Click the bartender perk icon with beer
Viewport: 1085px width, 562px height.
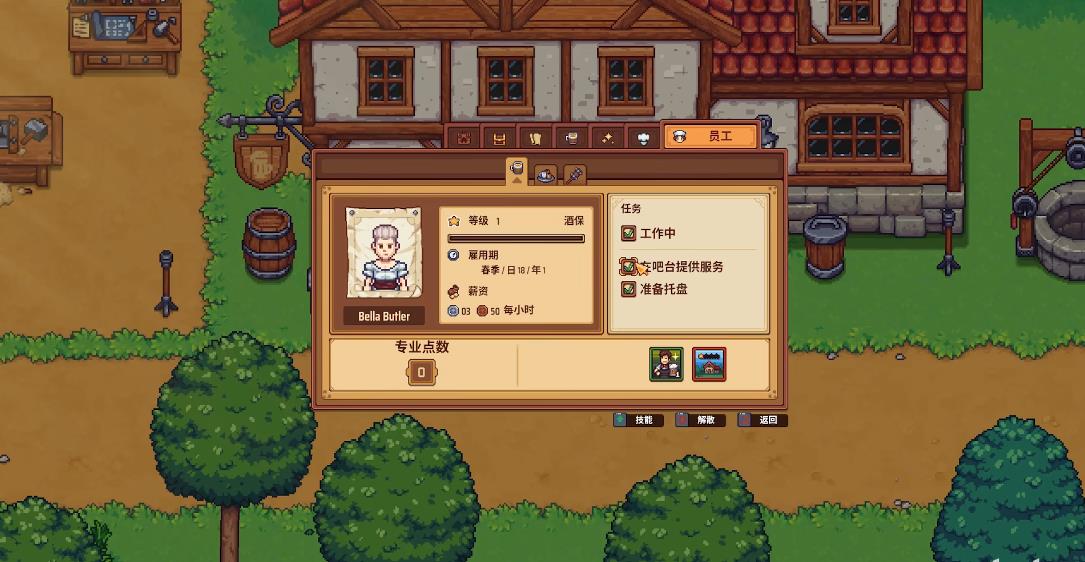point(666,365)
